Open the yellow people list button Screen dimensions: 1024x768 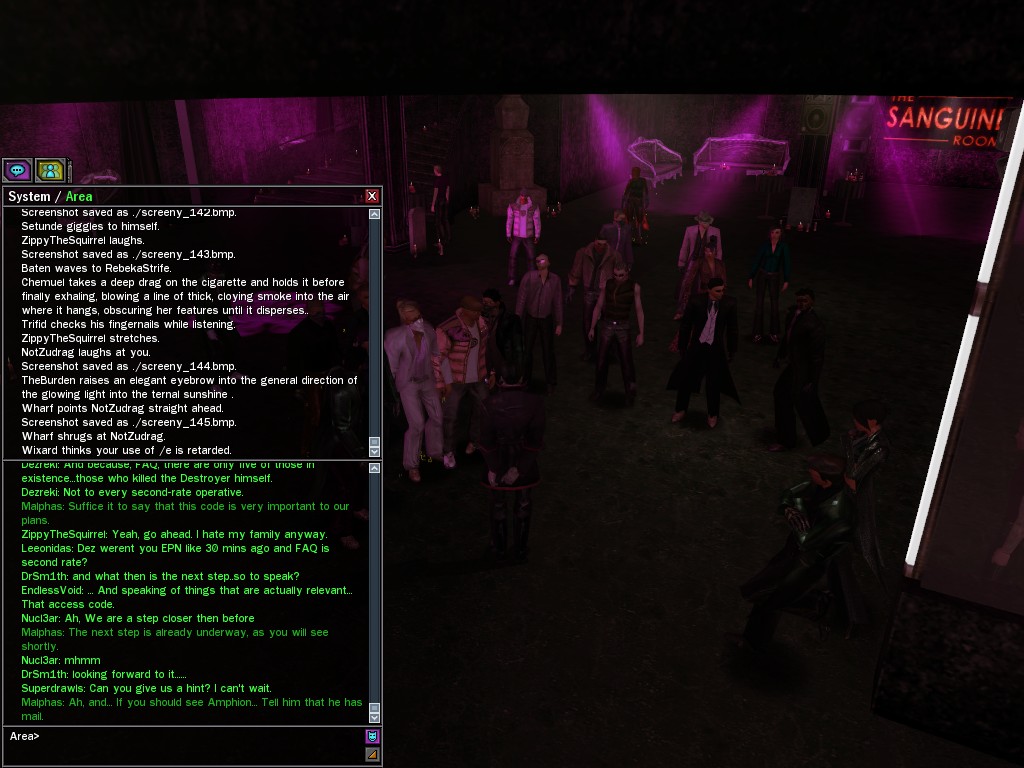point(51,171)
